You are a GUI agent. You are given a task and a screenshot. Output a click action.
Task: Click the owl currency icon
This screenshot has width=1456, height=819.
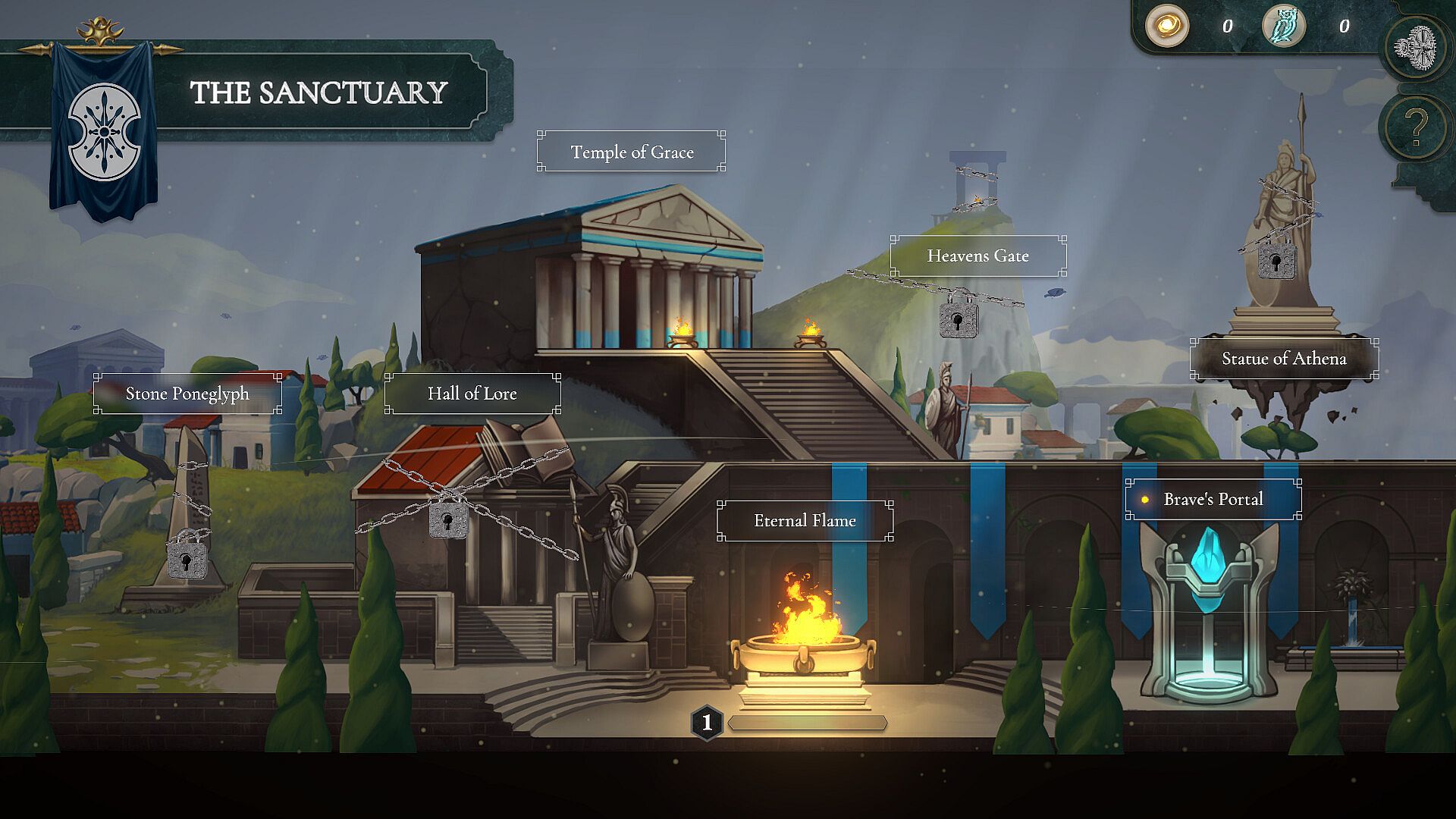[1283, 27]
